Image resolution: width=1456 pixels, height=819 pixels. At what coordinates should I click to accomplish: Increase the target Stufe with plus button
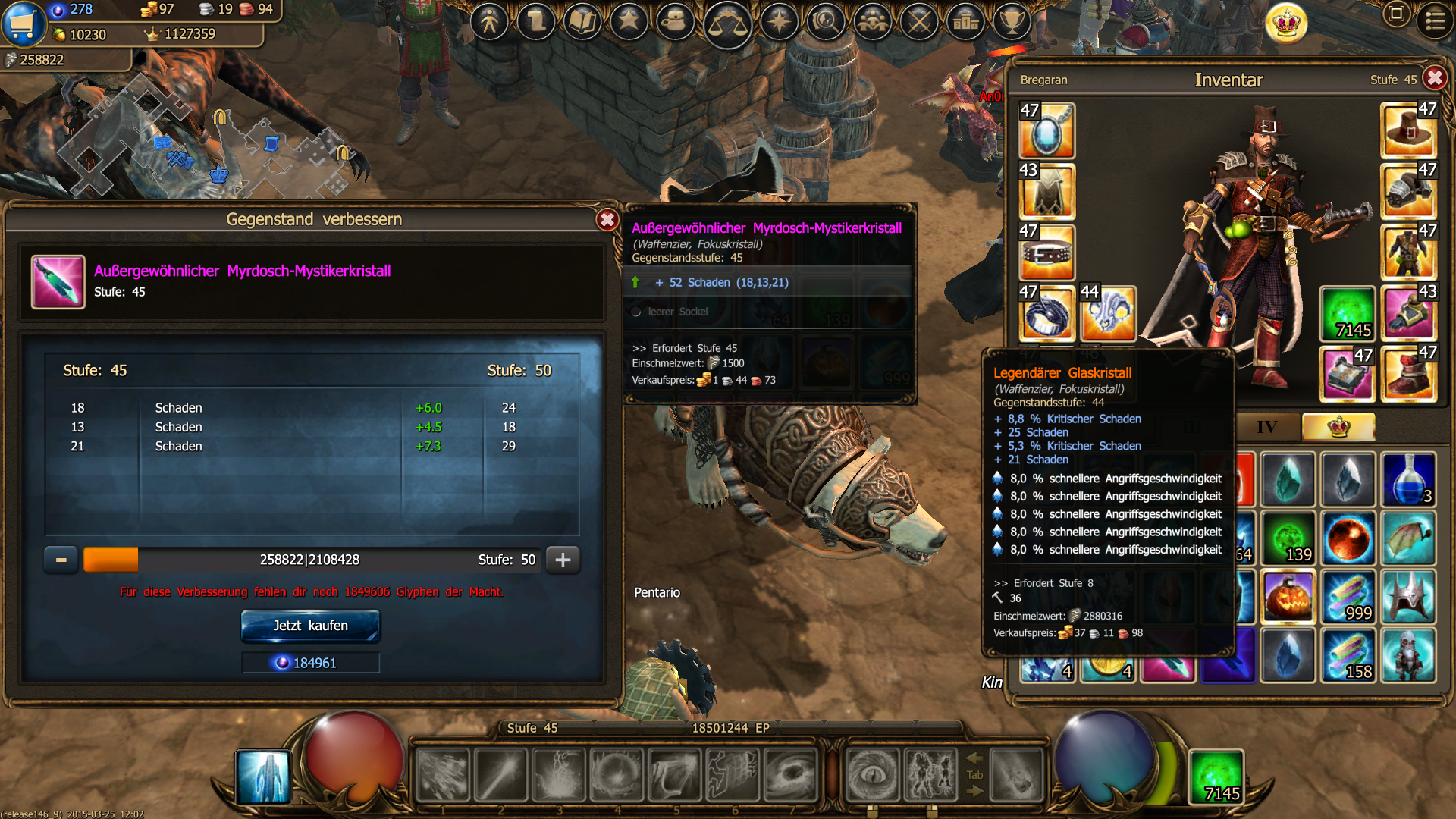click(563, 560)
